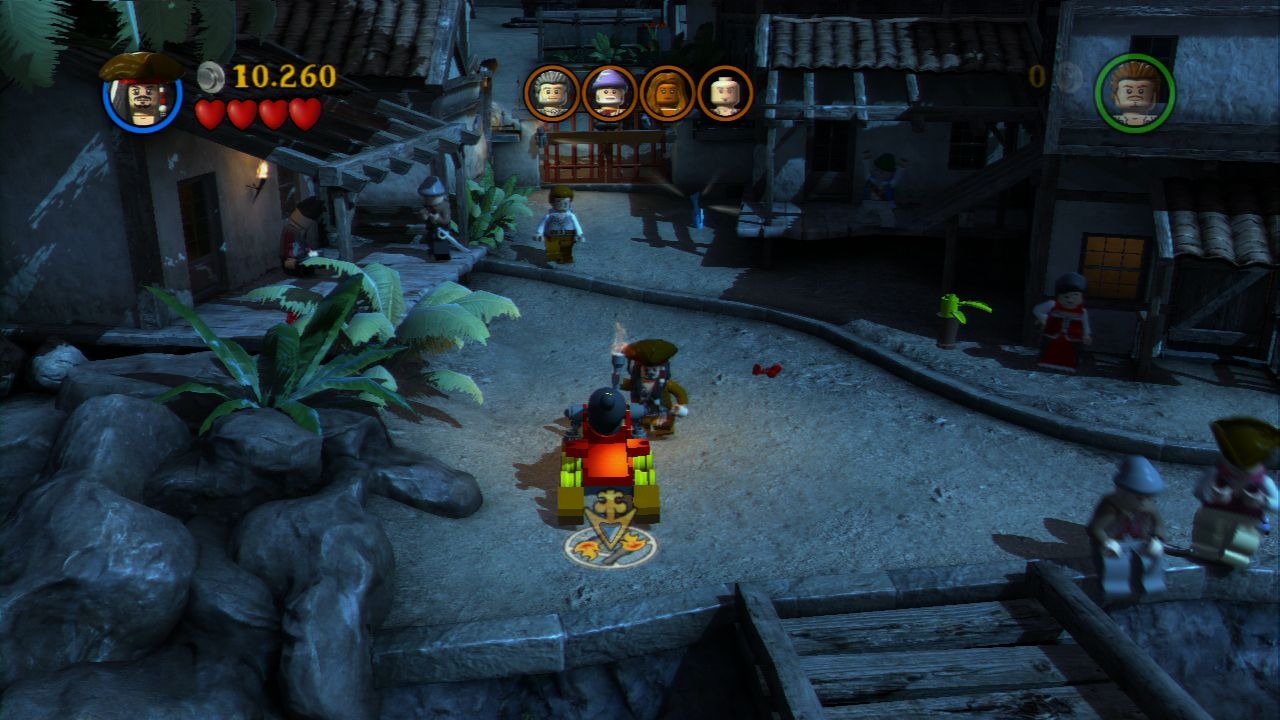Click the green-ringed player two portrait

tap(1135, 93)
